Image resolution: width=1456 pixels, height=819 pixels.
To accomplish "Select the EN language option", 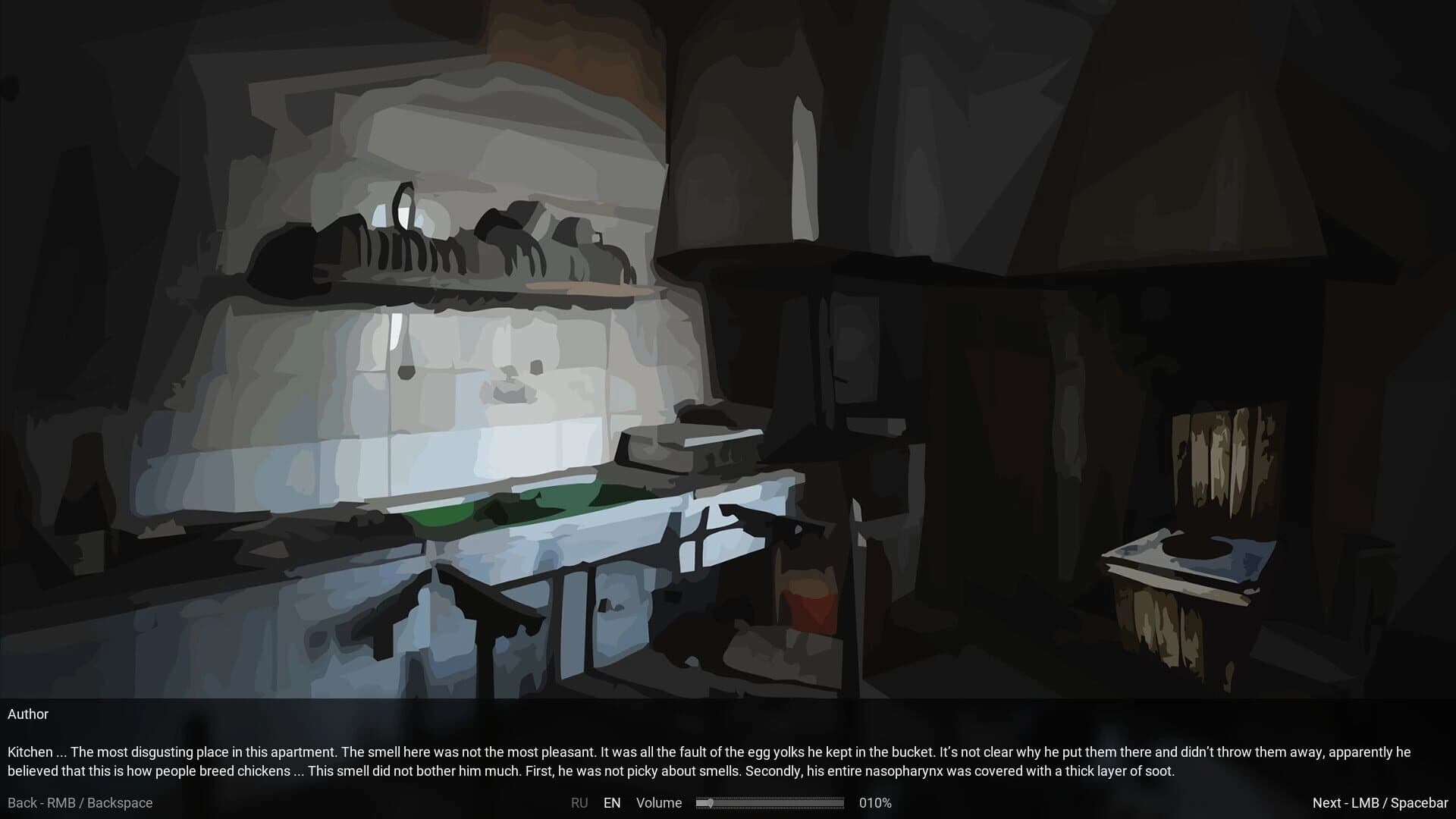I will pyautogui.click(x=613, y=802).
